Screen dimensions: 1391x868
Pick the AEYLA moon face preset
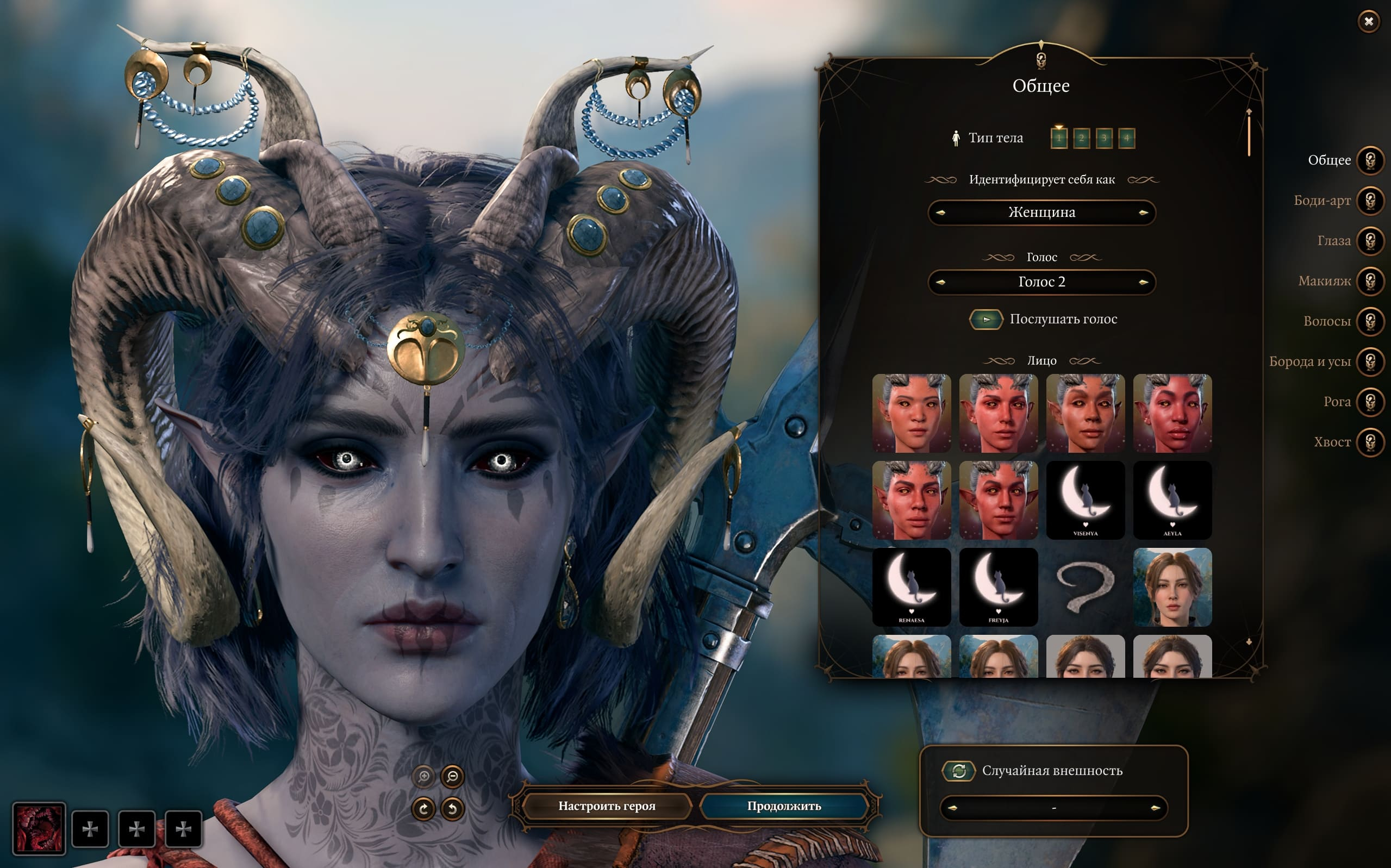point(1172,500)
